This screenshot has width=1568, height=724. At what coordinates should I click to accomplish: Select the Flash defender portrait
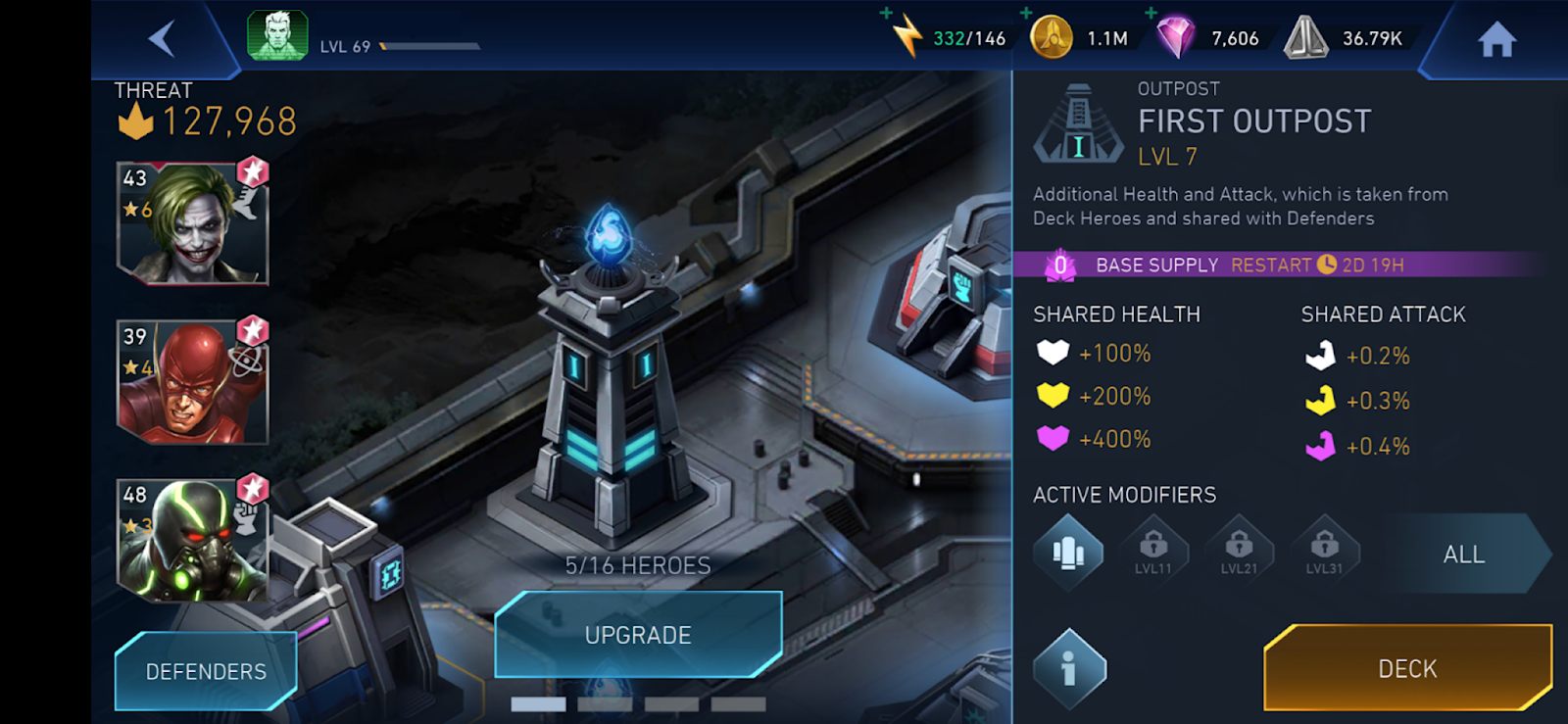(x=192, y=381)
